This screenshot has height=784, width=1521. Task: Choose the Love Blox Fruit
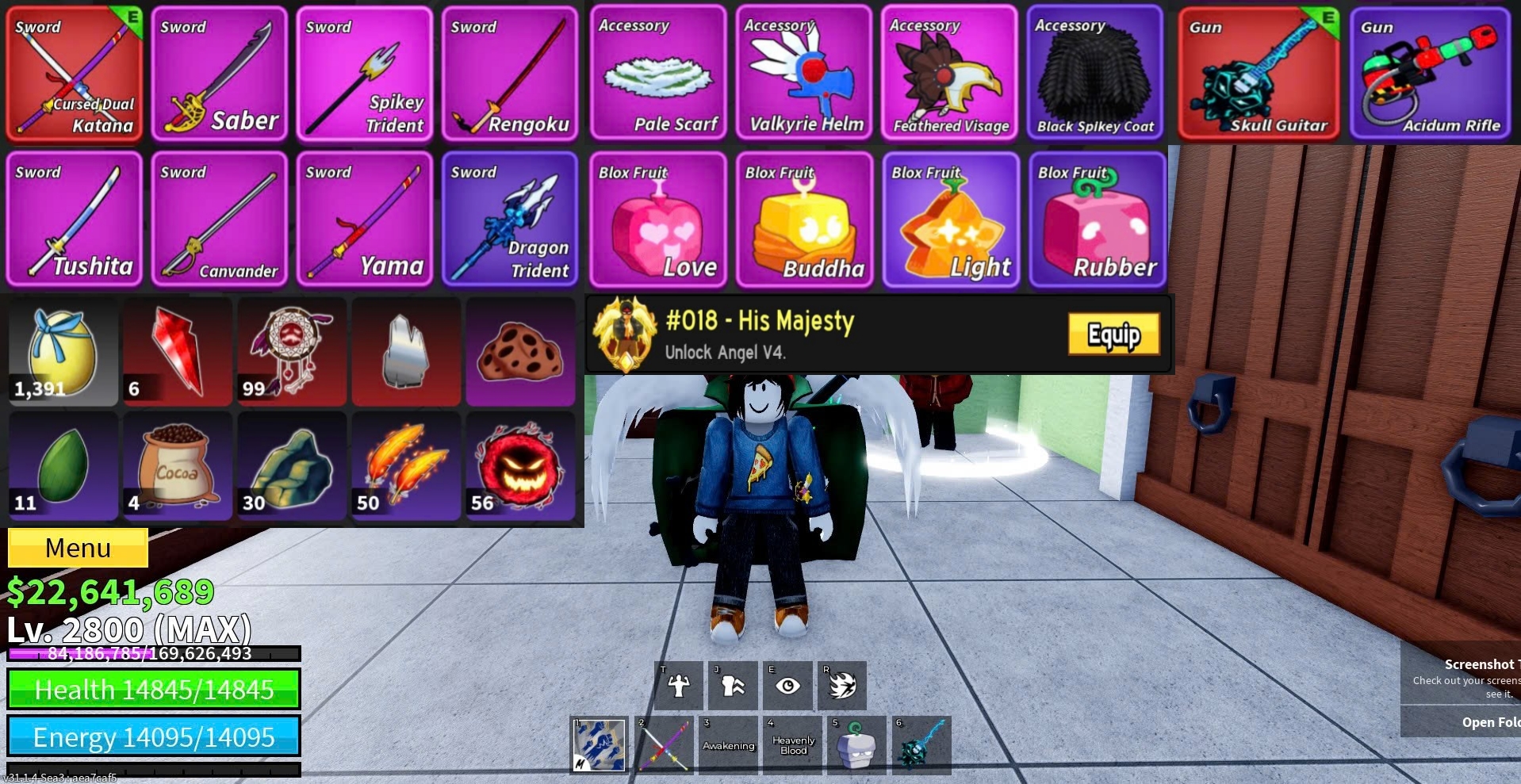658,220
